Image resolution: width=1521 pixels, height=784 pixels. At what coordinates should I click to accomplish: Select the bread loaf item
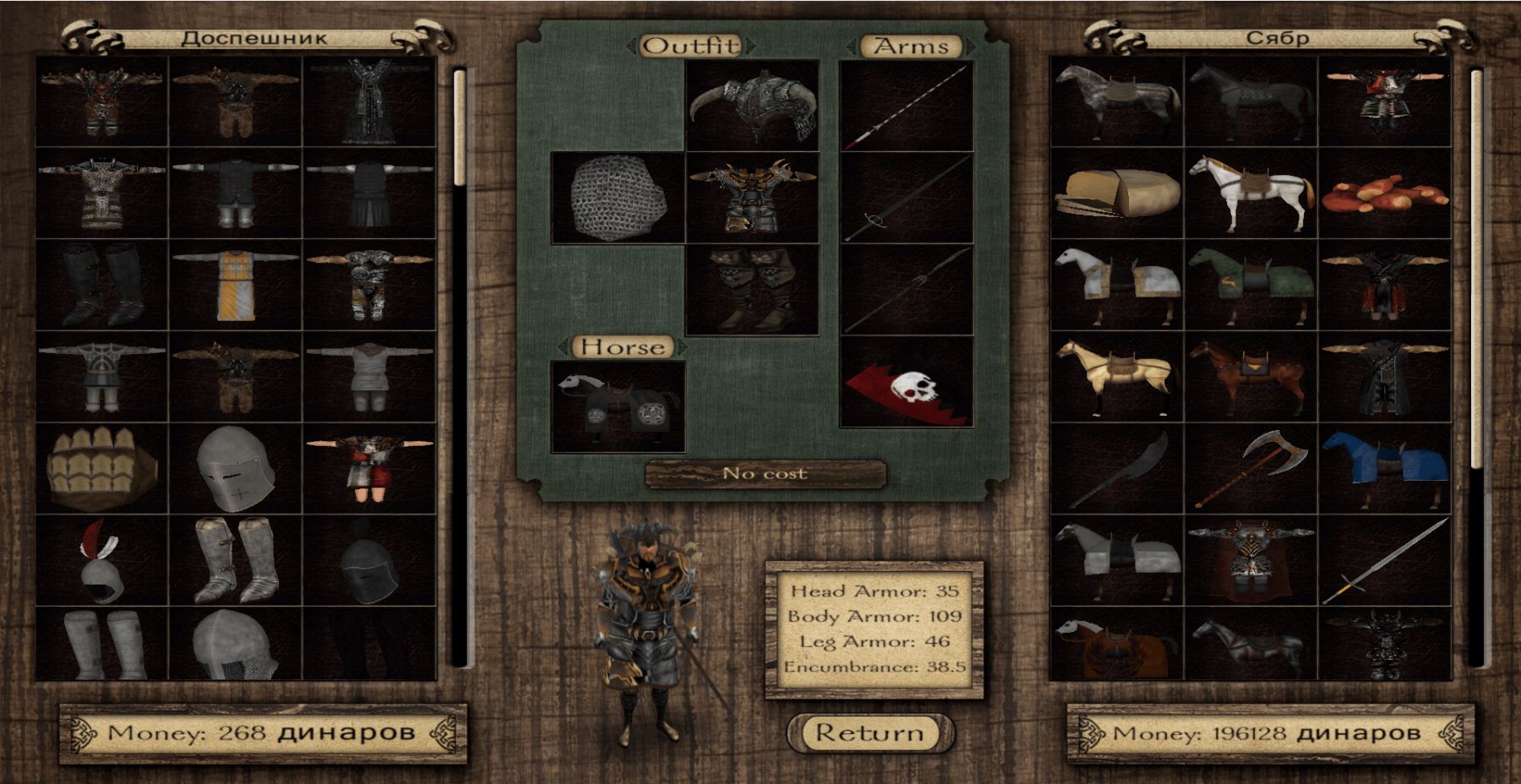[1116, 193]
